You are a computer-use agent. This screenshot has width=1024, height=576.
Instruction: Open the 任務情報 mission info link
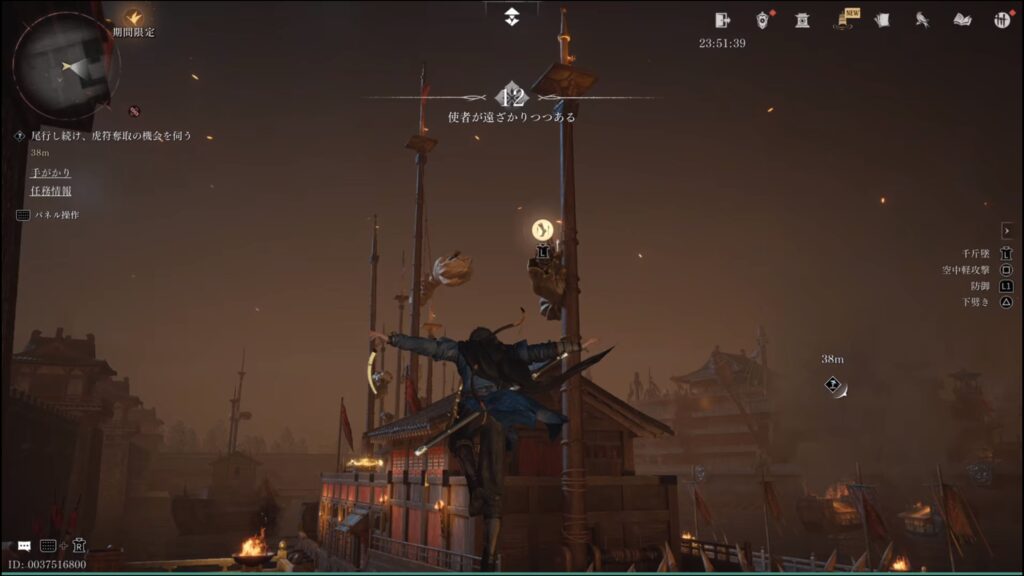pos(50,191)
